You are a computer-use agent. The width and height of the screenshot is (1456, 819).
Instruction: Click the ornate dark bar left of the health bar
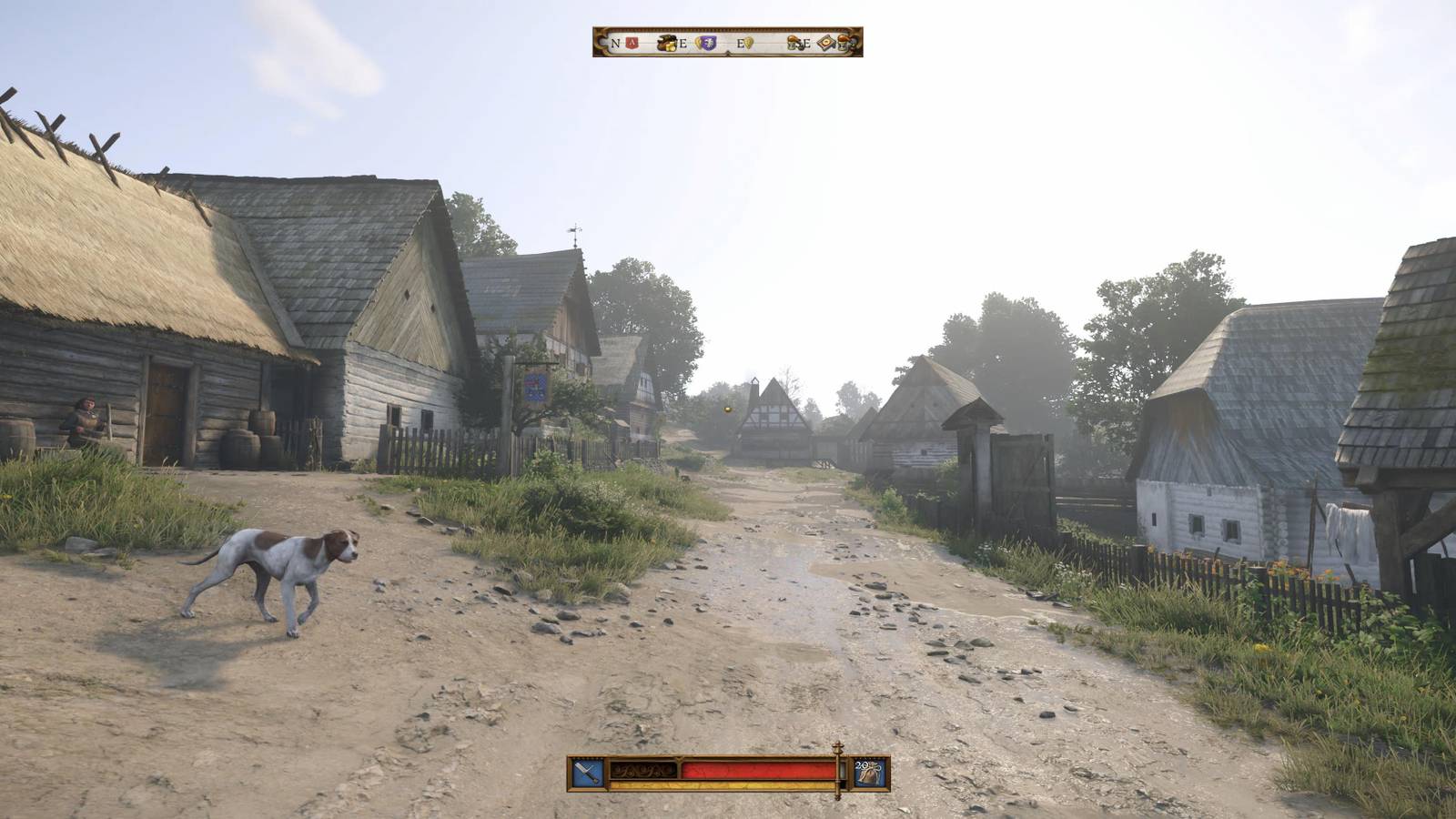click(x=644, y=769)
